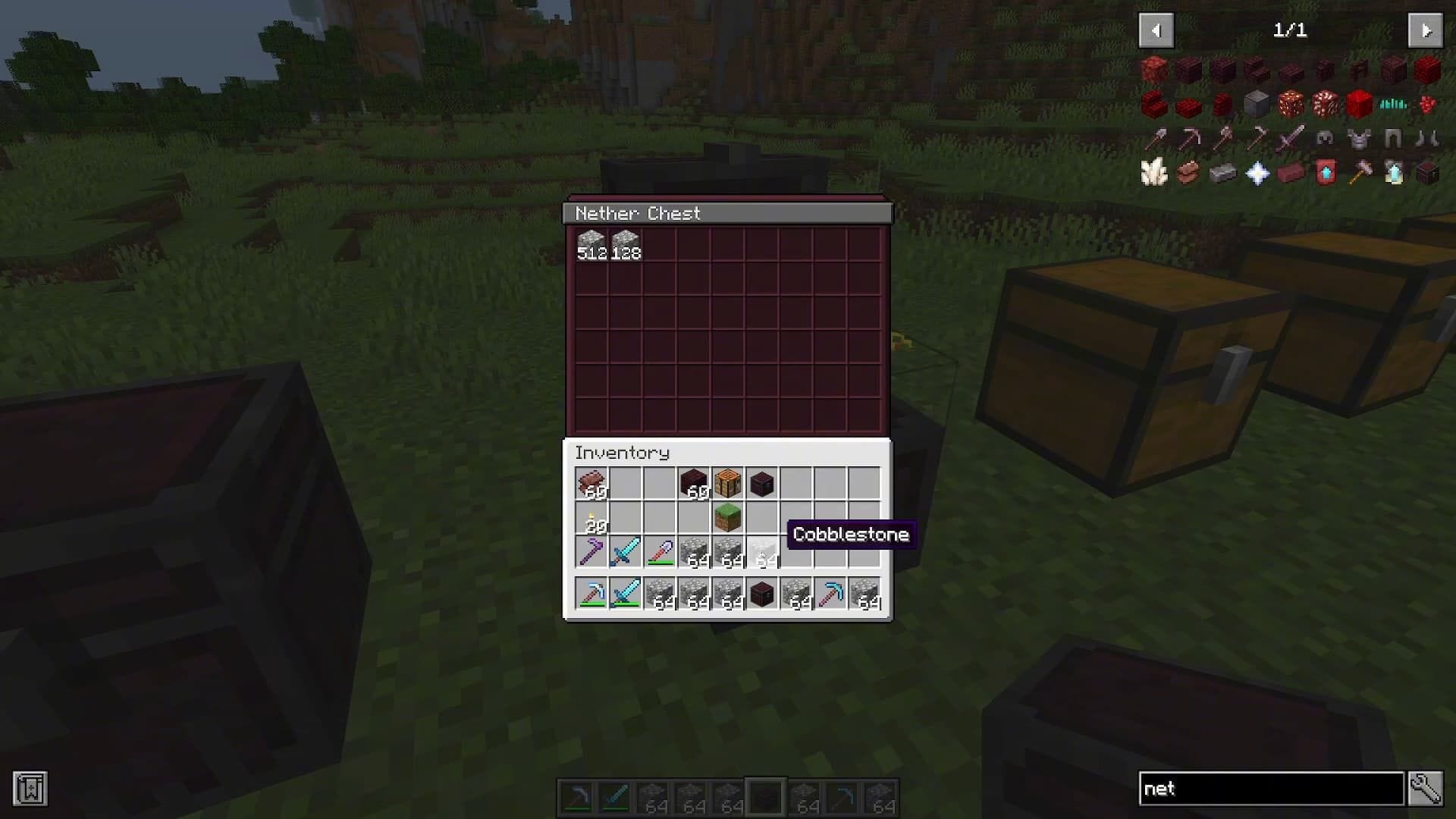The width and height of the screenshot is (1456, 819).
Task: Pick nether gold ore from the JEI panel
Action: coord(1291,105)
